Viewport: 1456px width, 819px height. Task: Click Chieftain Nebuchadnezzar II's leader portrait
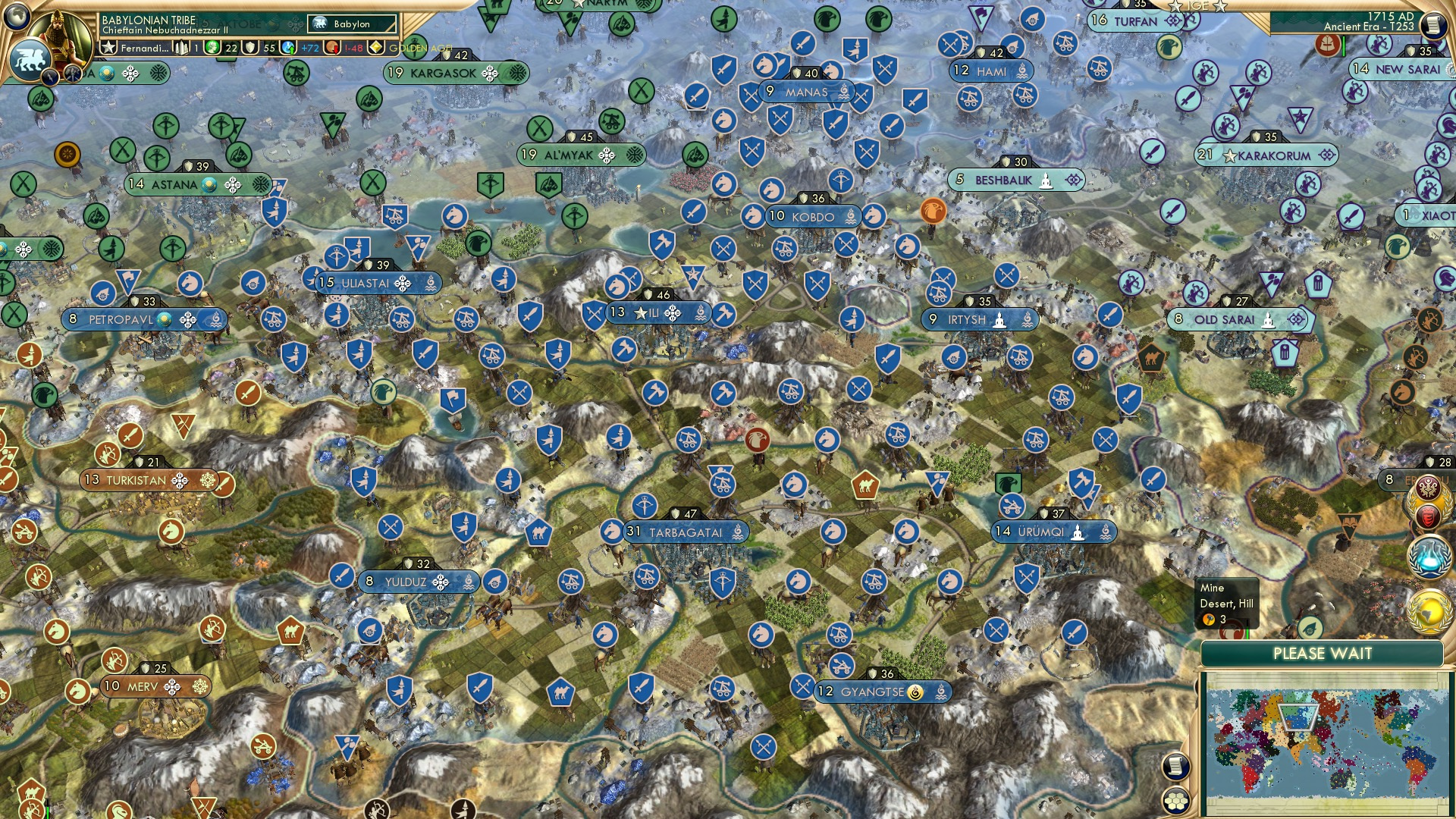click(58, 38)
